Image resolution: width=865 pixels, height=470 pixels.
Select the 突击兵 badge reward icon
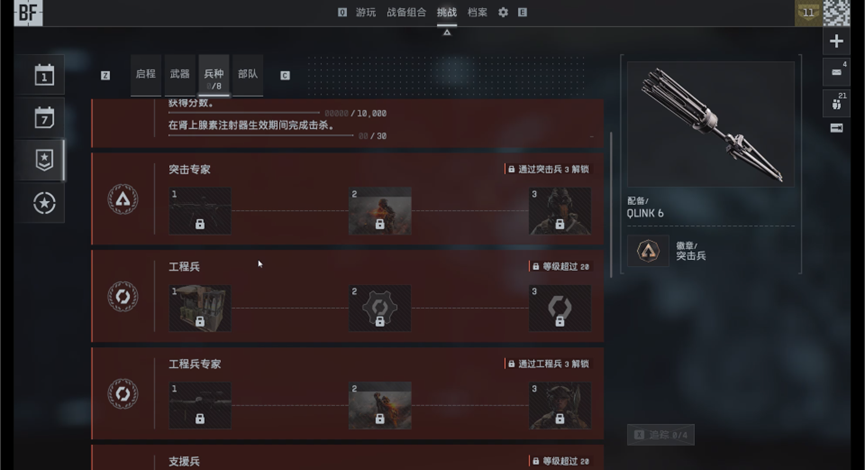tap(647, 251)
